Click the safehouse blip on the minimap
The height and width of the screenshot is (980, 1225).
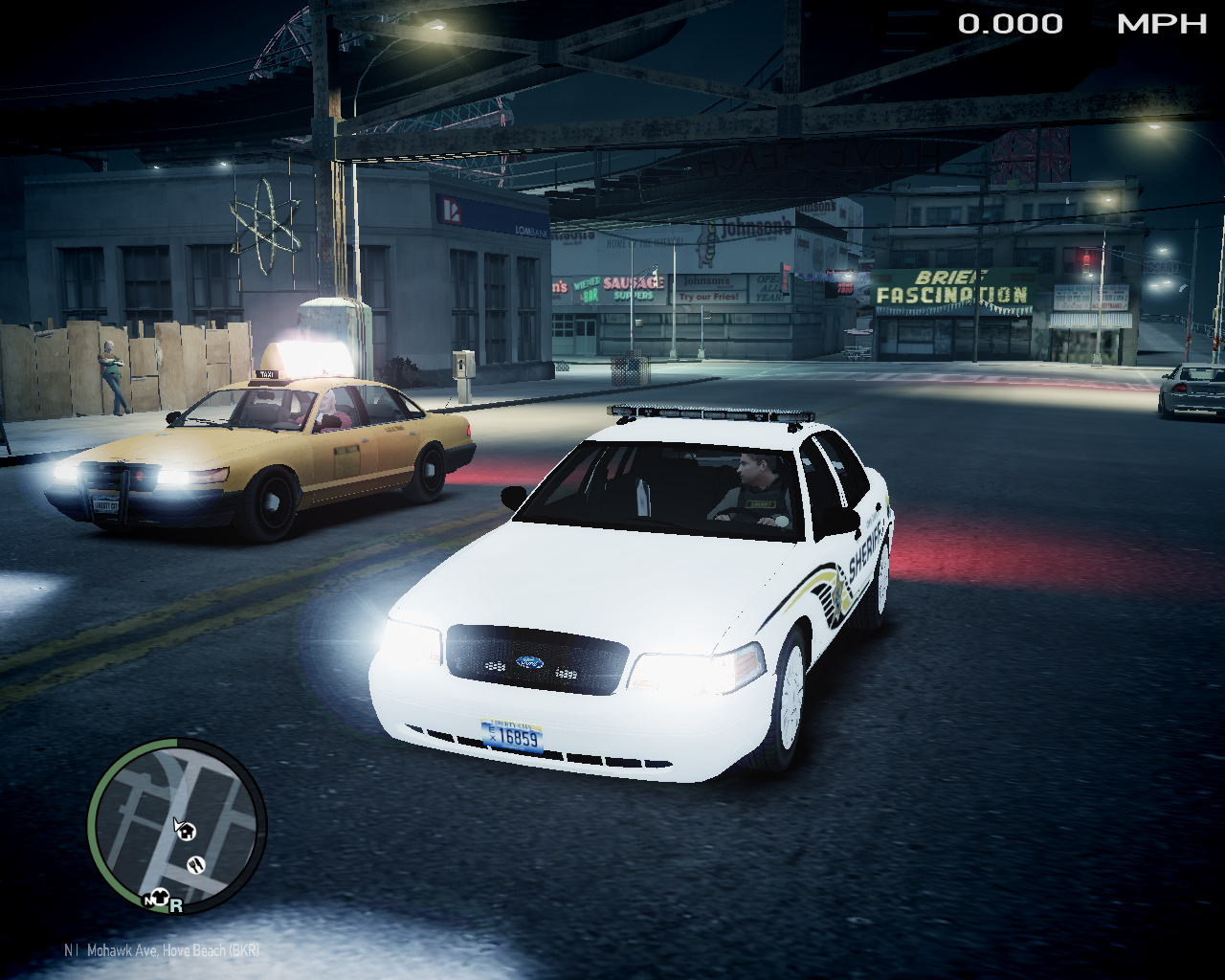point(189,832)
